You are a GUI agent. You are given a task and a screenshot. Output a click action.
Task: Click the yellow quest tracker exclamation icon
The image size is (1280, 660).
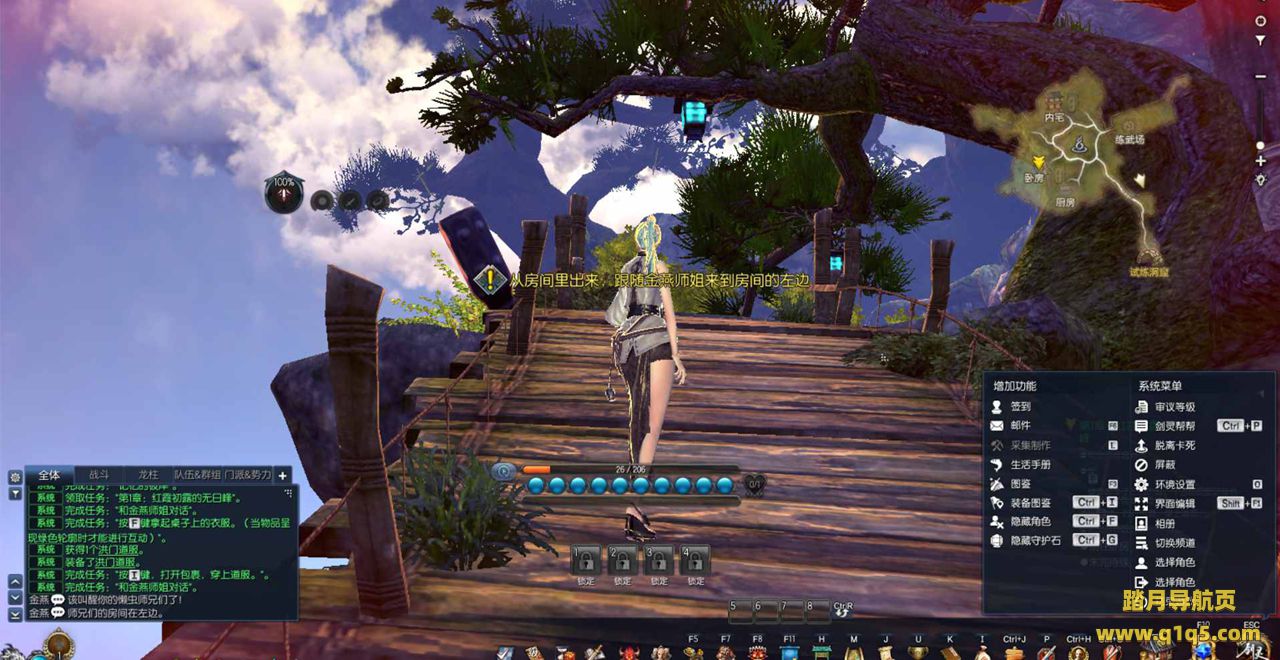490,281
